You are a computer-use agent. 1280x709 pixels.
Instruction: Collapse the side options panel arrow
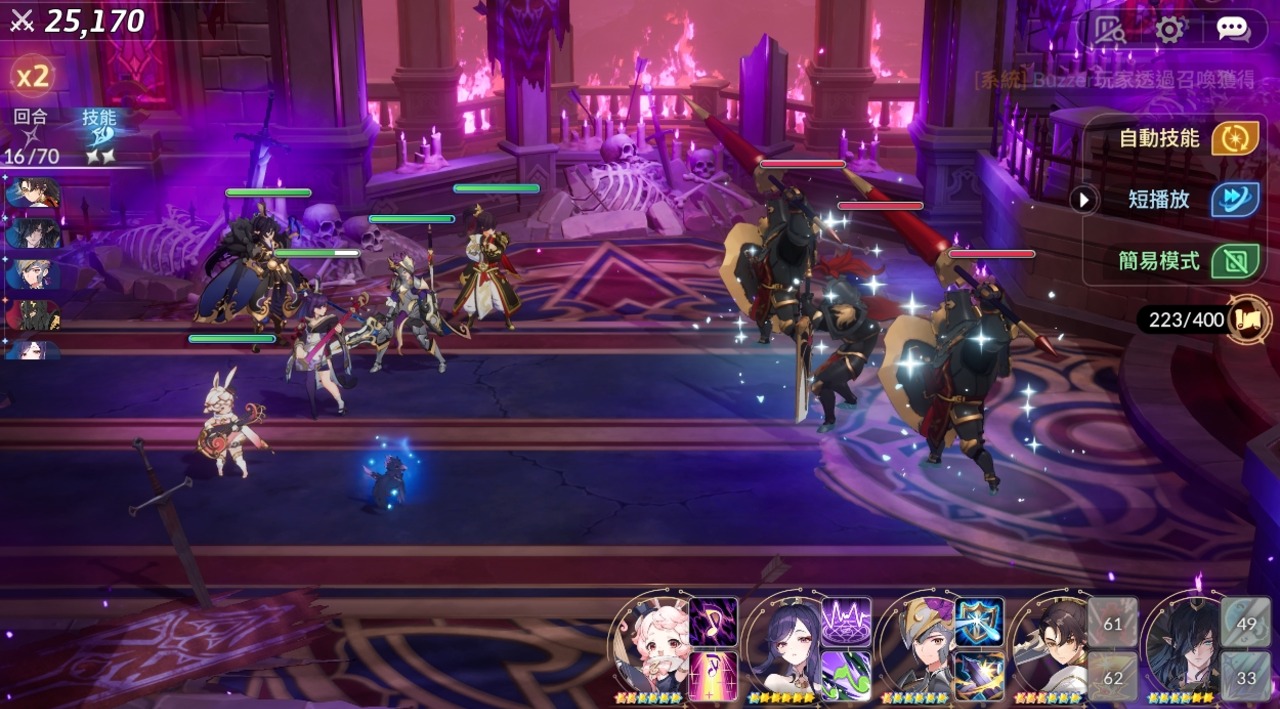(x=1084, y=200)
